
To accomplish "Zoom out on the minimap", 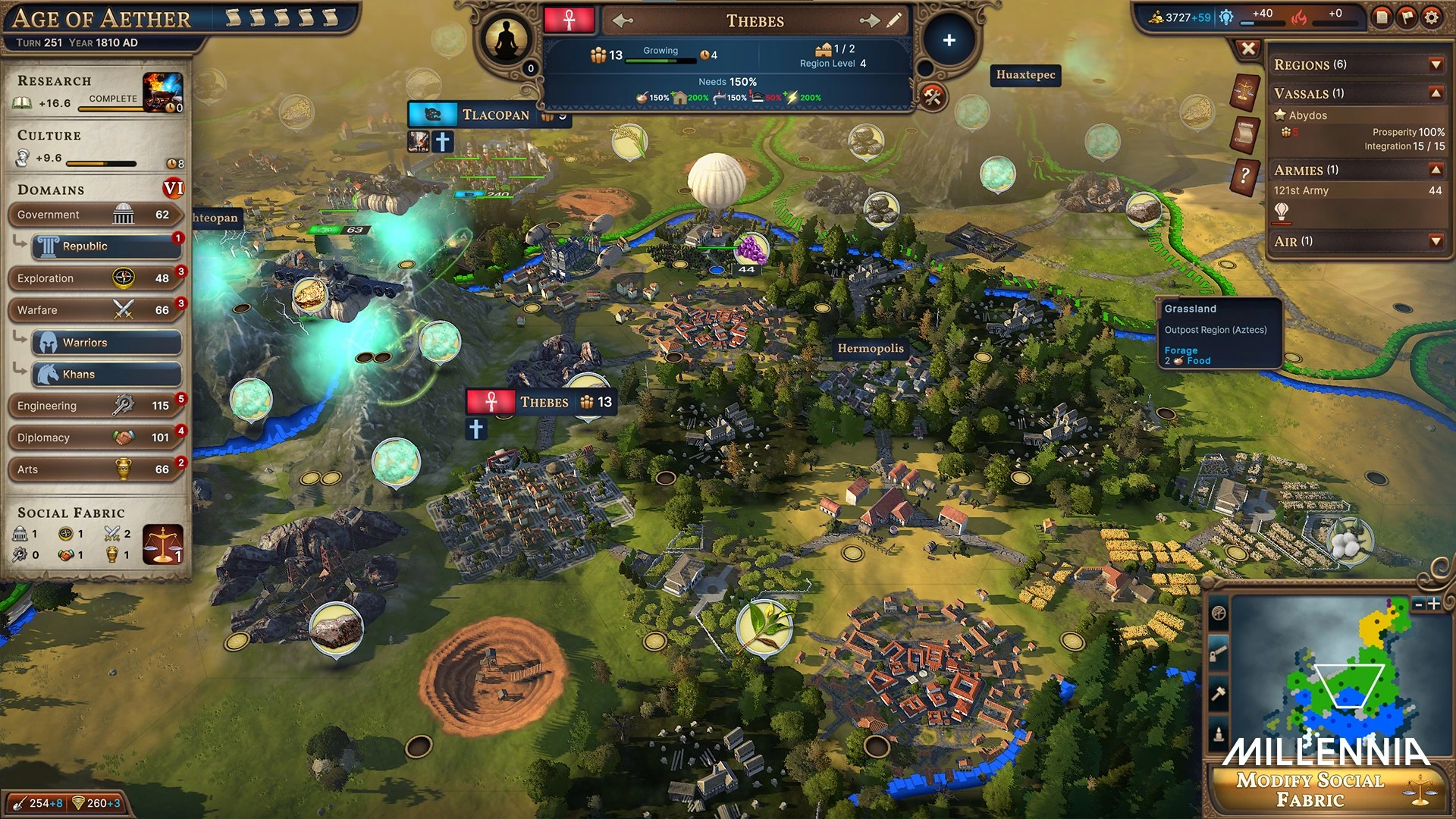I will (1419, 604).
